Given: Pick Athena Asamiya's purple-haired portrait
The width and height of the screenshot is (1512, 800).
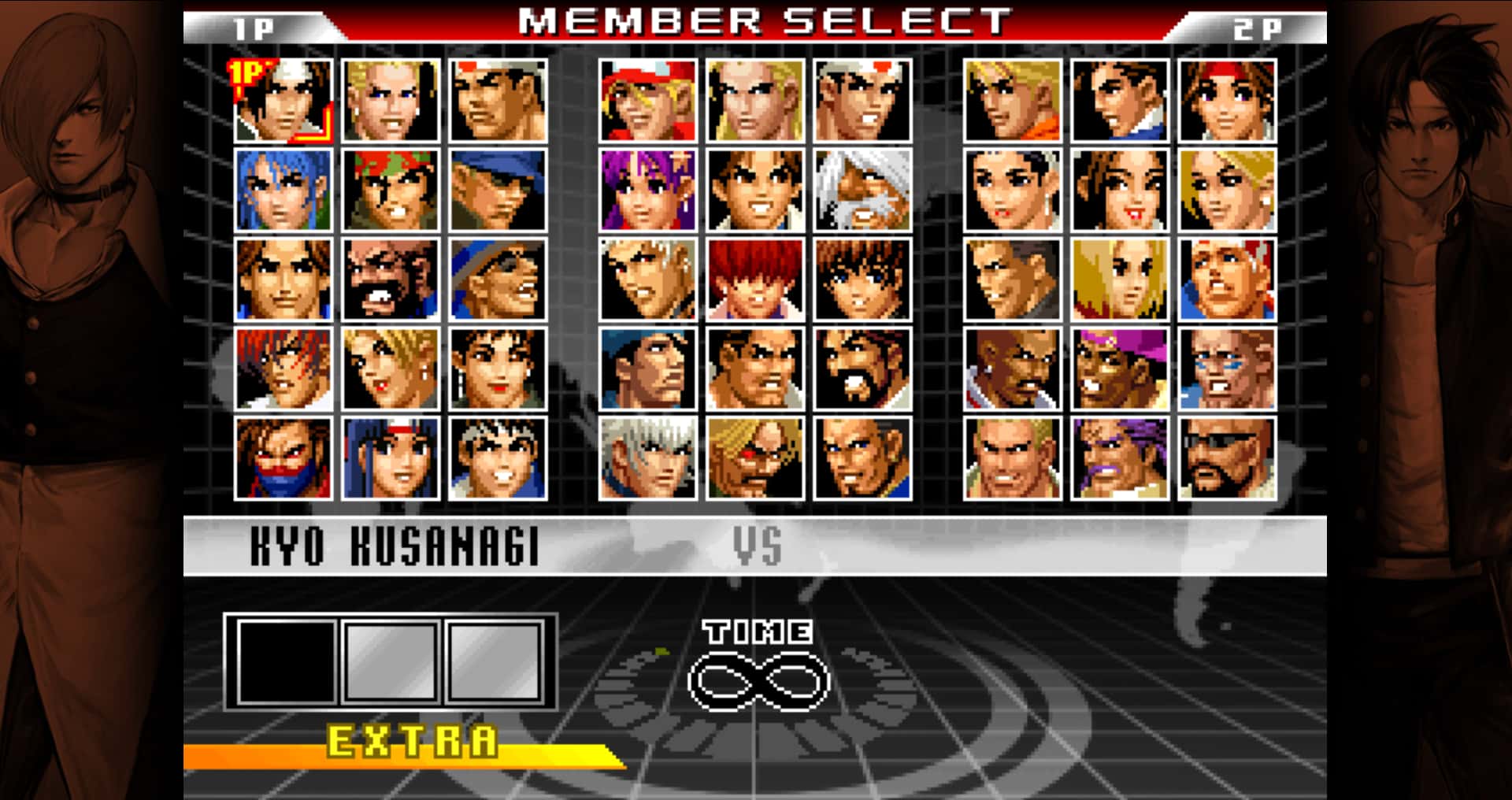Looking at the screenshot, I should [646, 189].
